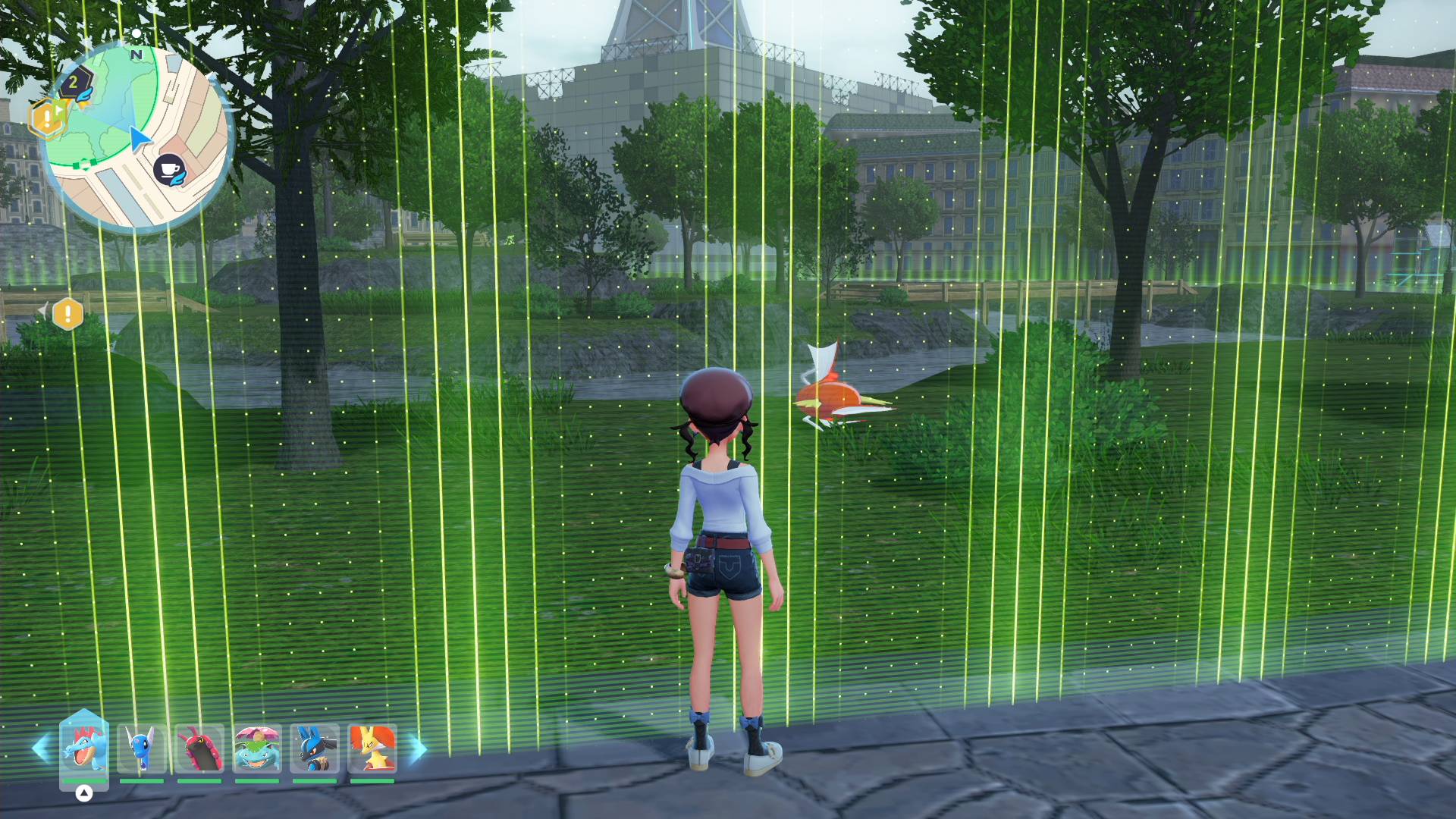Switch to Lucario in the party
Image resolution: width=1456 pixels, height=819 pixels.
(x=315, y=748)
